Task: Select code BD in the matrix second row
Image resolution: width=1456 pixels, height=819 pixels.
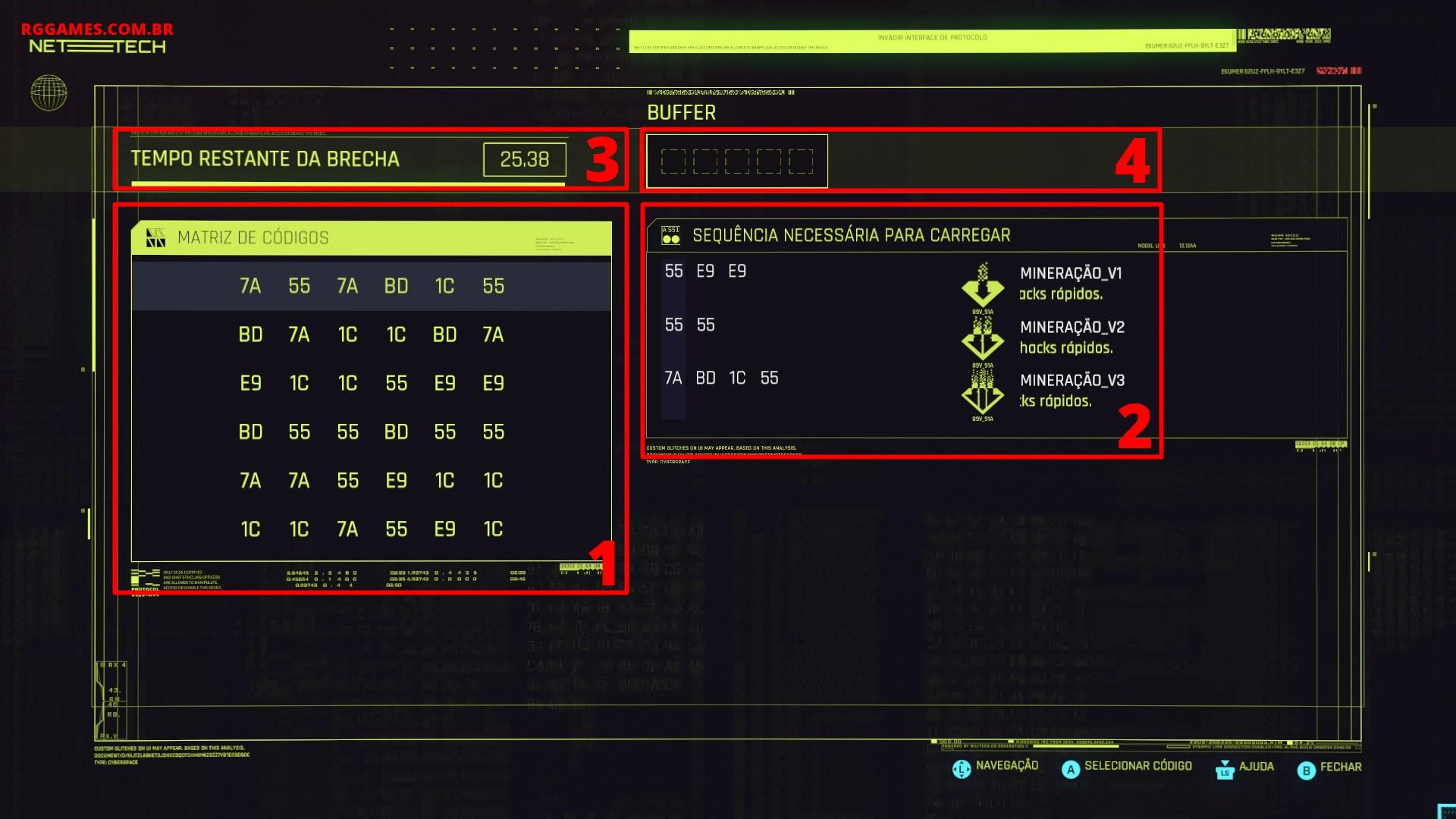Action: click(x=251, y=334)
